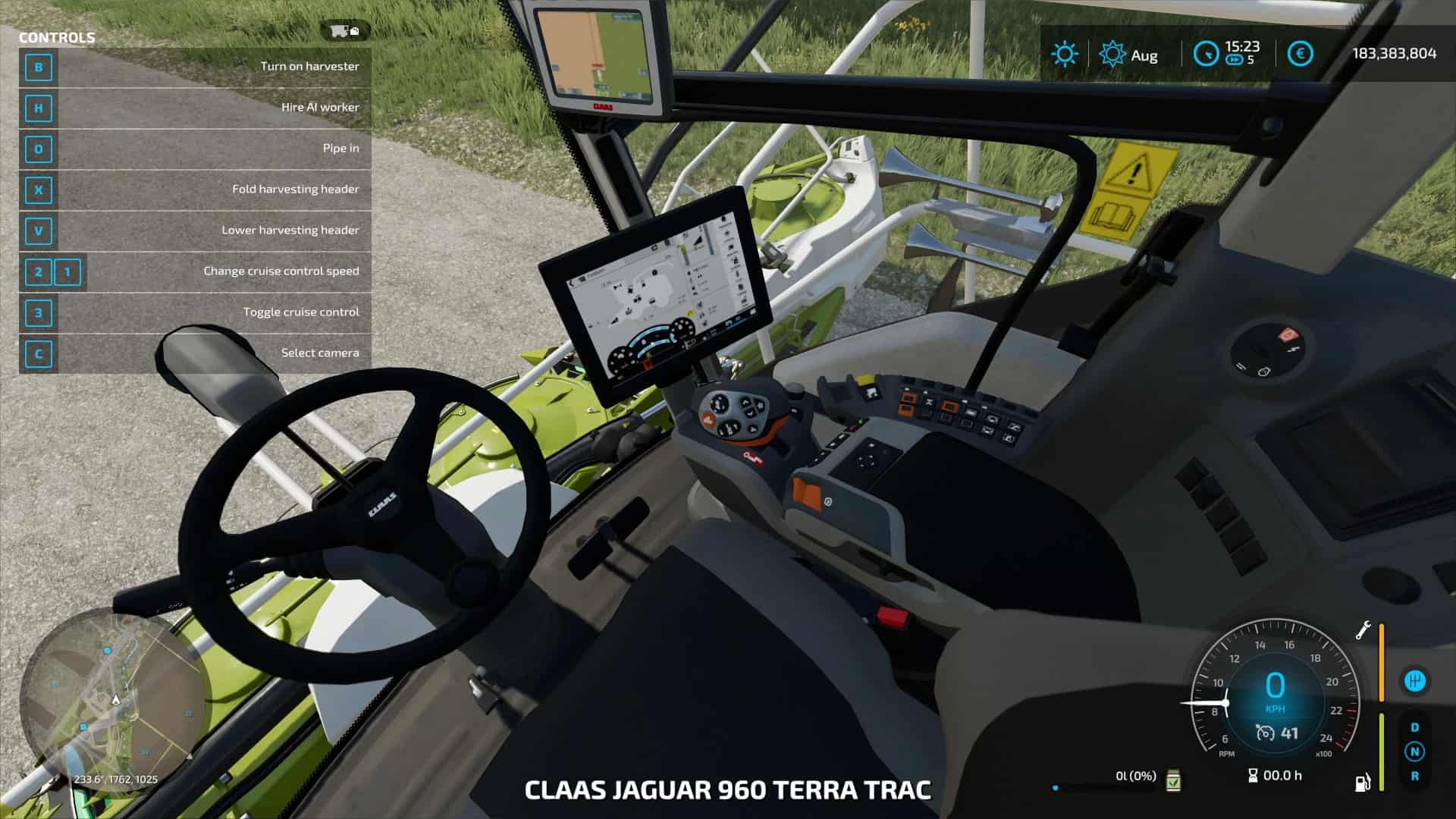Click the vehicle schema icon above the controls
This screenshot has width=1456, height=819.
[344, 31]
